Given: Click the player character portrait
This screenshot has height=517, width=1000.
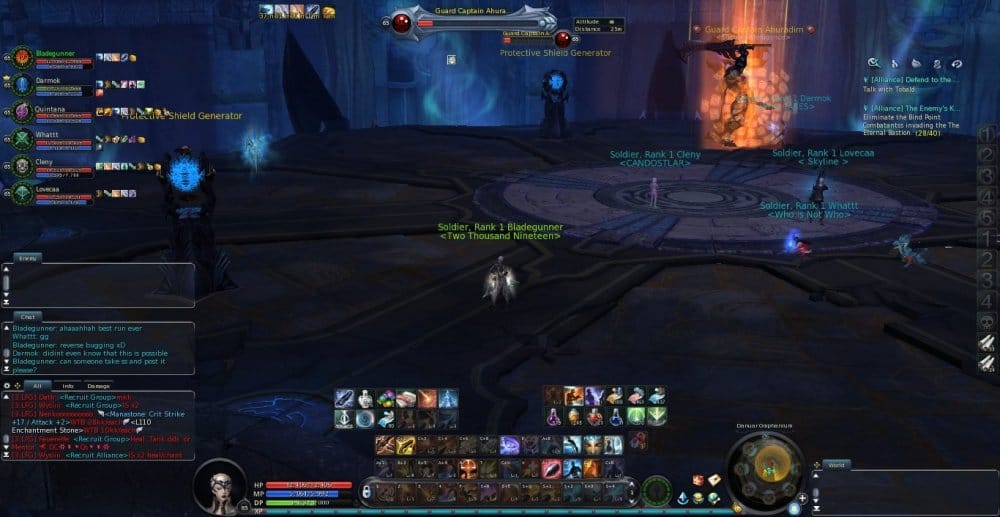Looking at the screenshot, I should pos(219,486).
